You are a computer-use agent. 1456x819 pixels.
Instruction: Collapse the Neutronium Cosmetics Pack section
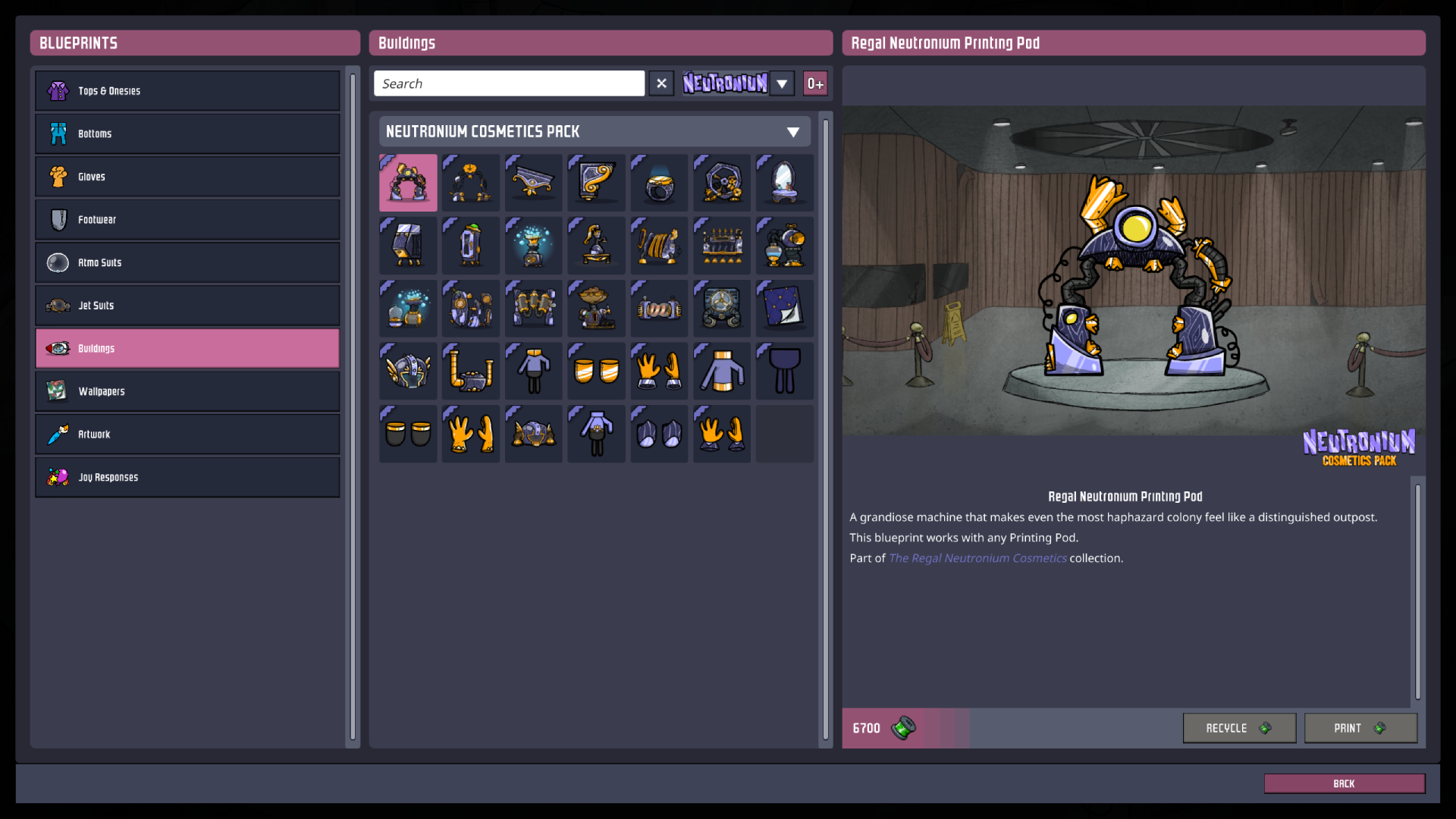(793, 131)
